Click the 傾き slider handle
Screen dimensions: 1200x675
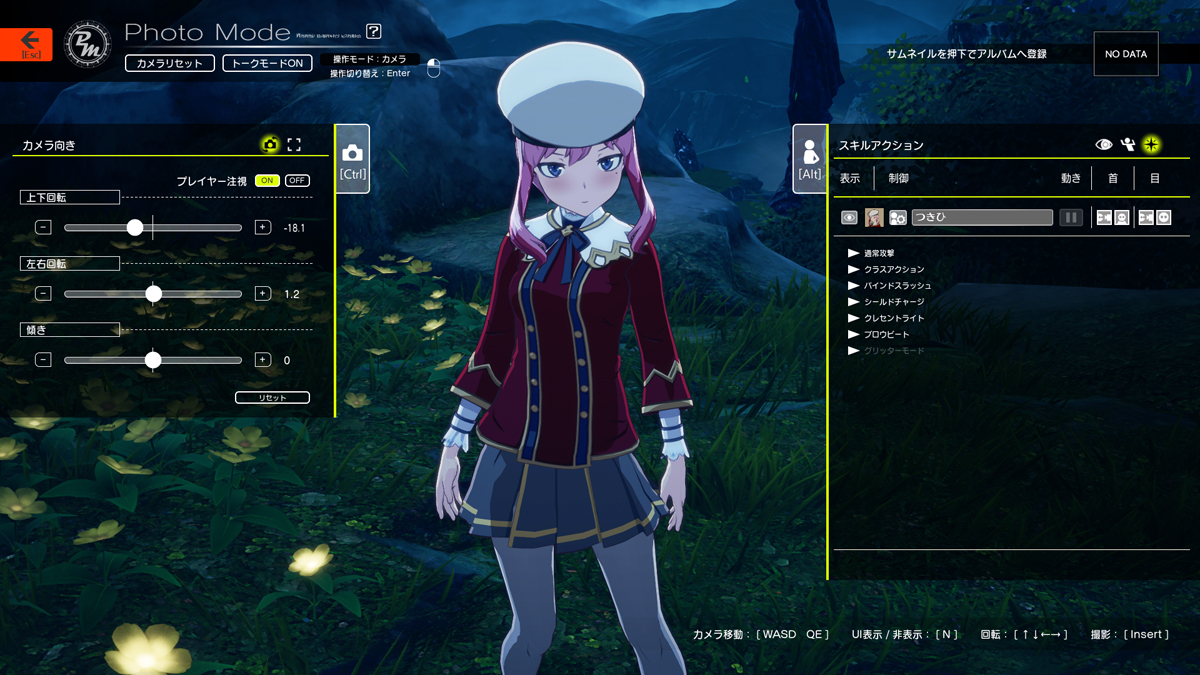point(153,360)
